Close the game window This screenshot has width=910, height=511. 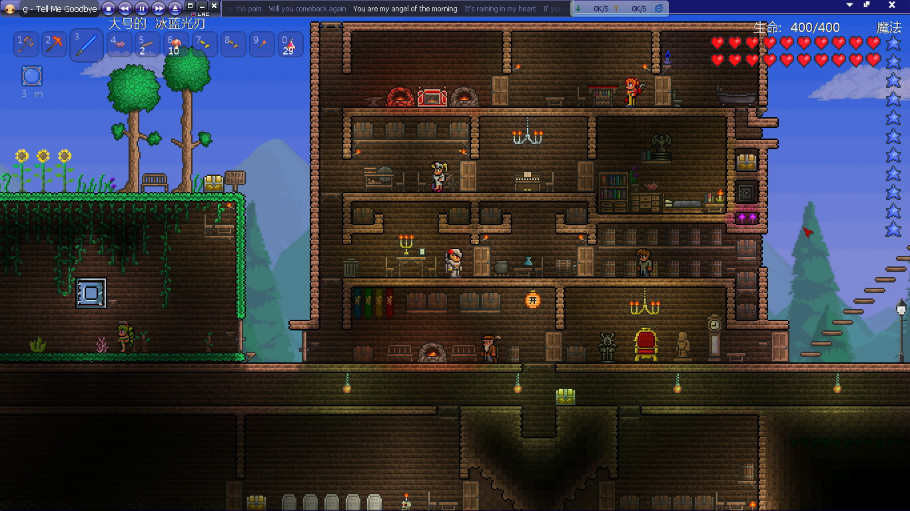pos(213,5)
